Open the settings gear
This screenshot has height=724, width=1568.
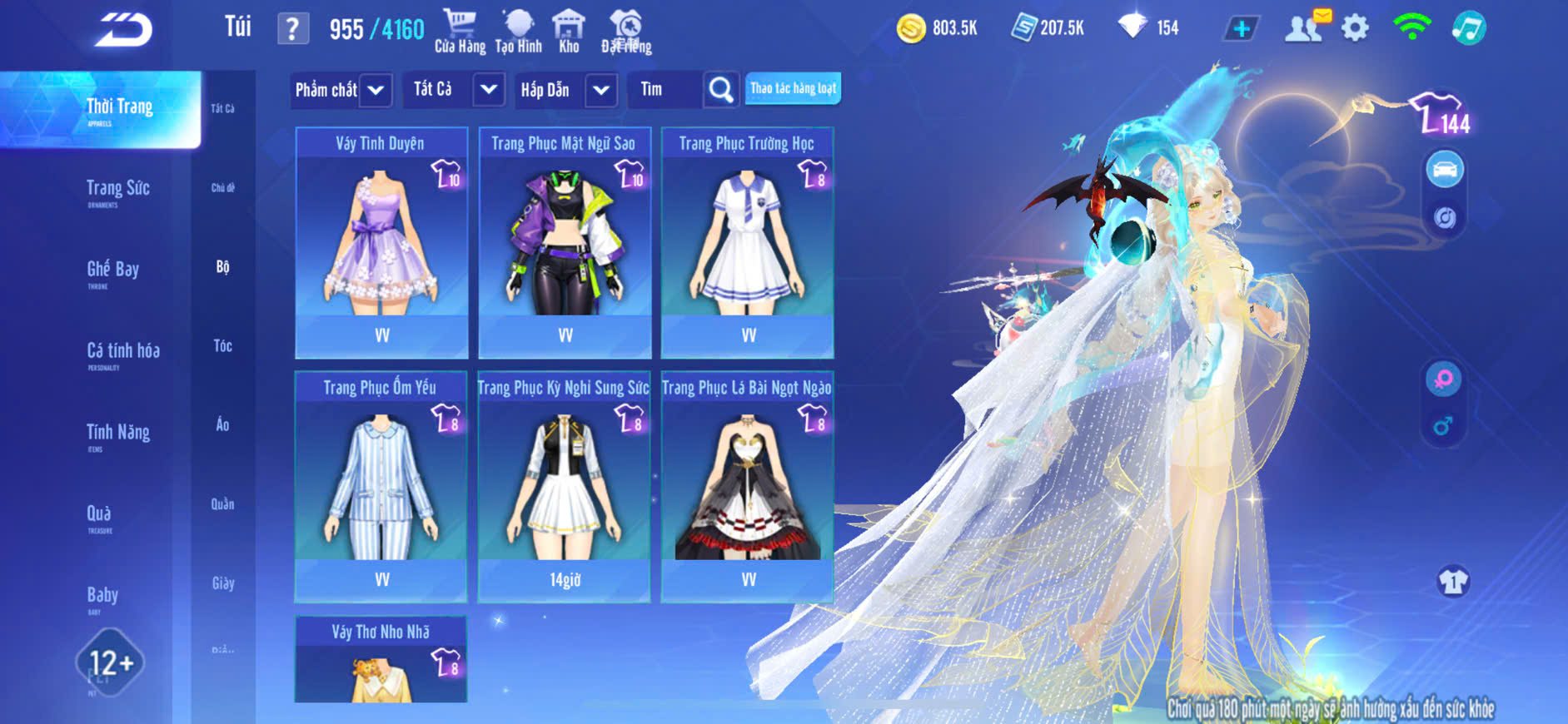point(1355,28)
